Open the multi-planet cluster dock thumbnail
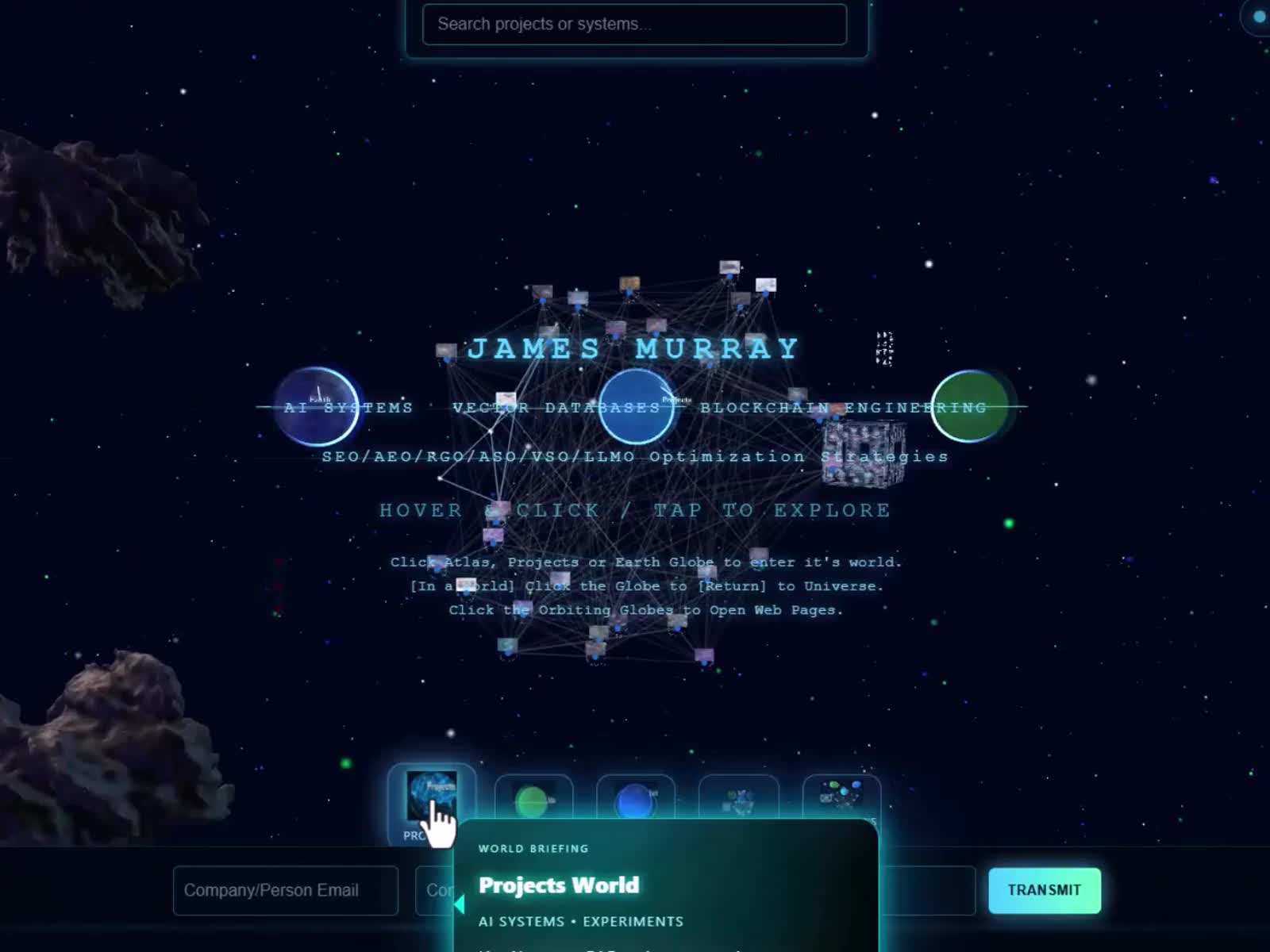This screenshot has width=1270, height=952. click(841, 797)
